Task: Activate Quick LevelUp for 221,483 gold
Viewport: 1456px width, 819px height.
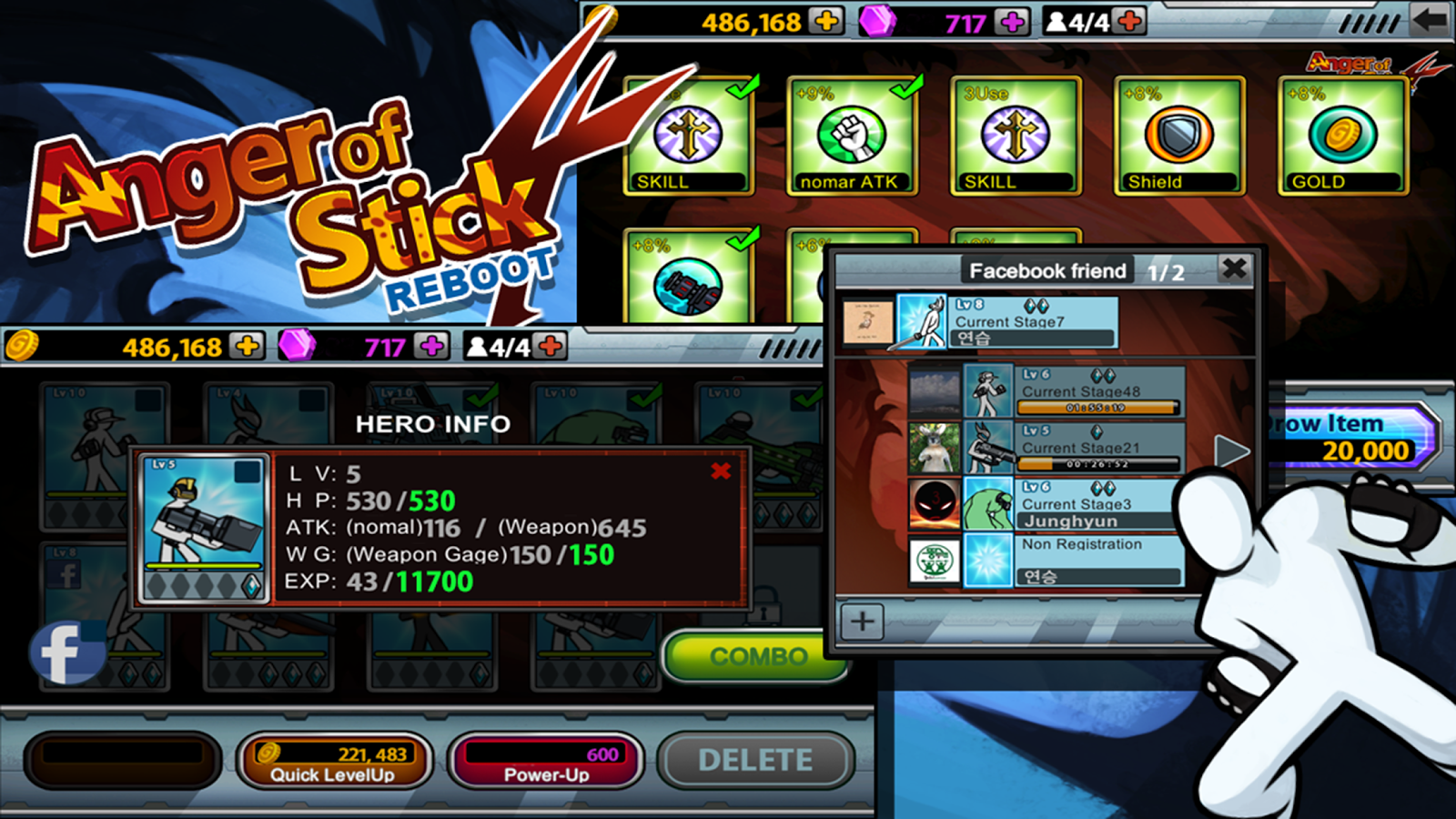Action: pos(334,761)
